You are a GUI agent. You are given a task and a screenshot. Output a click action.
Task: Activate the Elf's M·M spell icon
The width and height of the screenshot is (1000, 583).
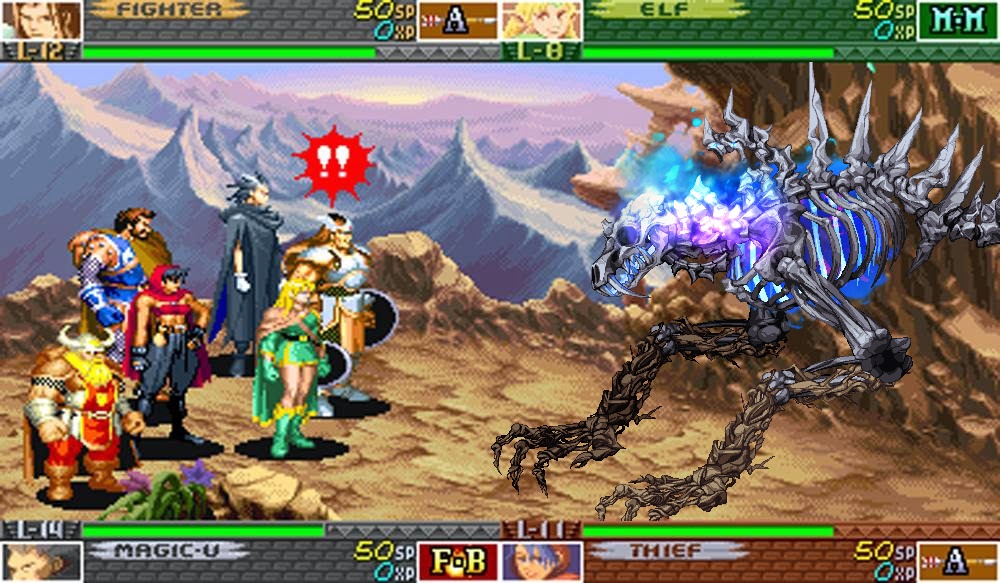tap(957, 20)
